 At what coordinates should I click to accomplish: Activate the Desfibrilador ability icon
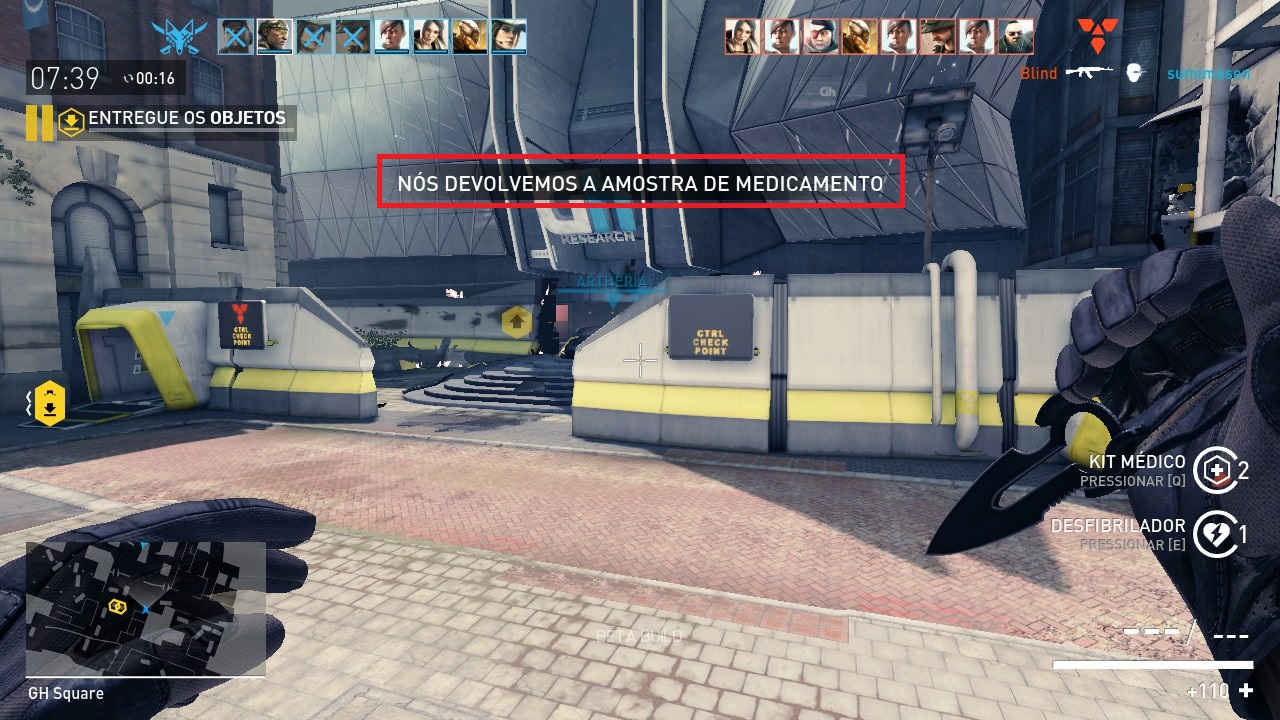1215,534
